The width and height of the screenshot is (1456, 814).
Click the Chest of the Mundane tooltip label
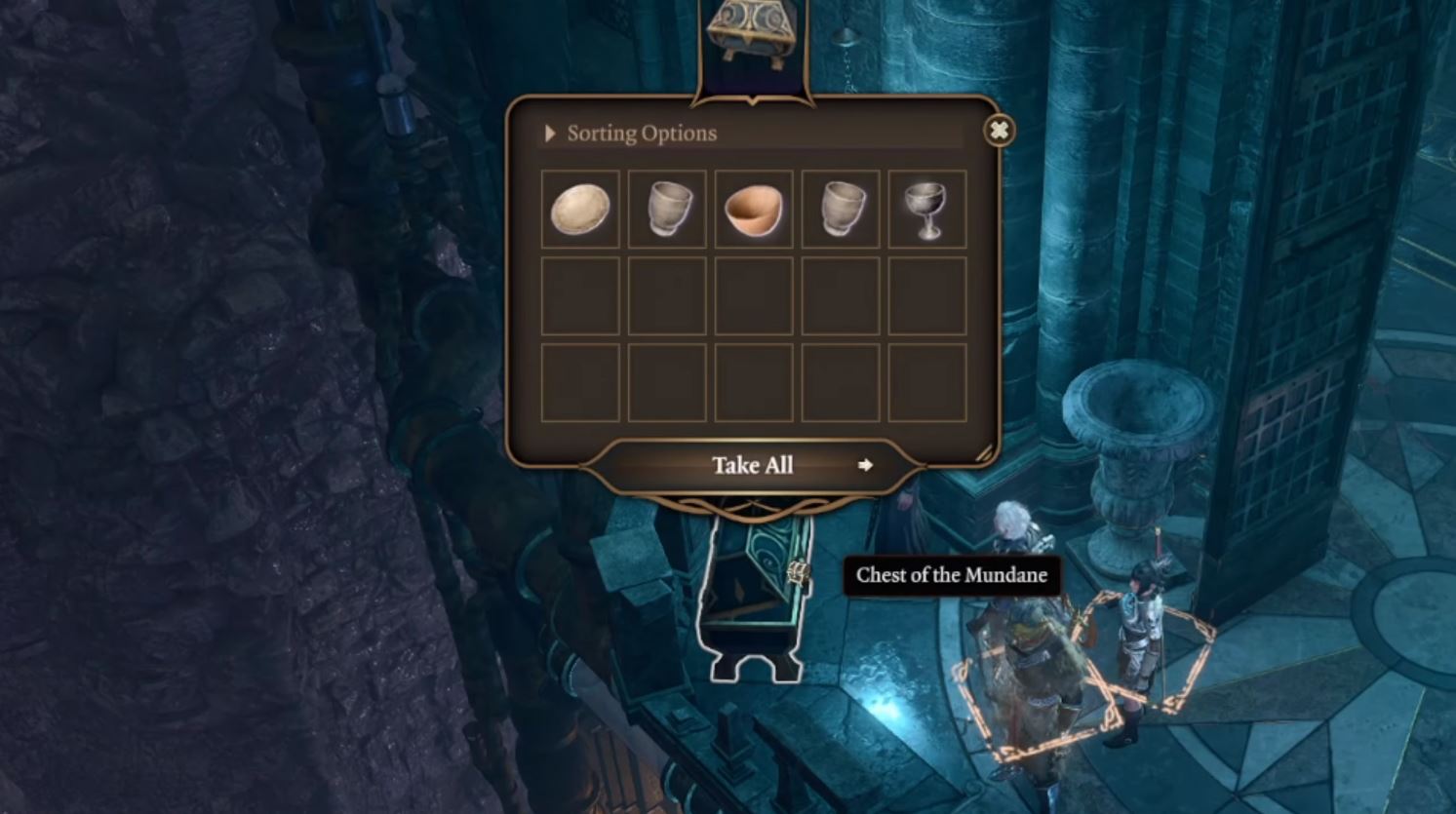coord(951,576)
